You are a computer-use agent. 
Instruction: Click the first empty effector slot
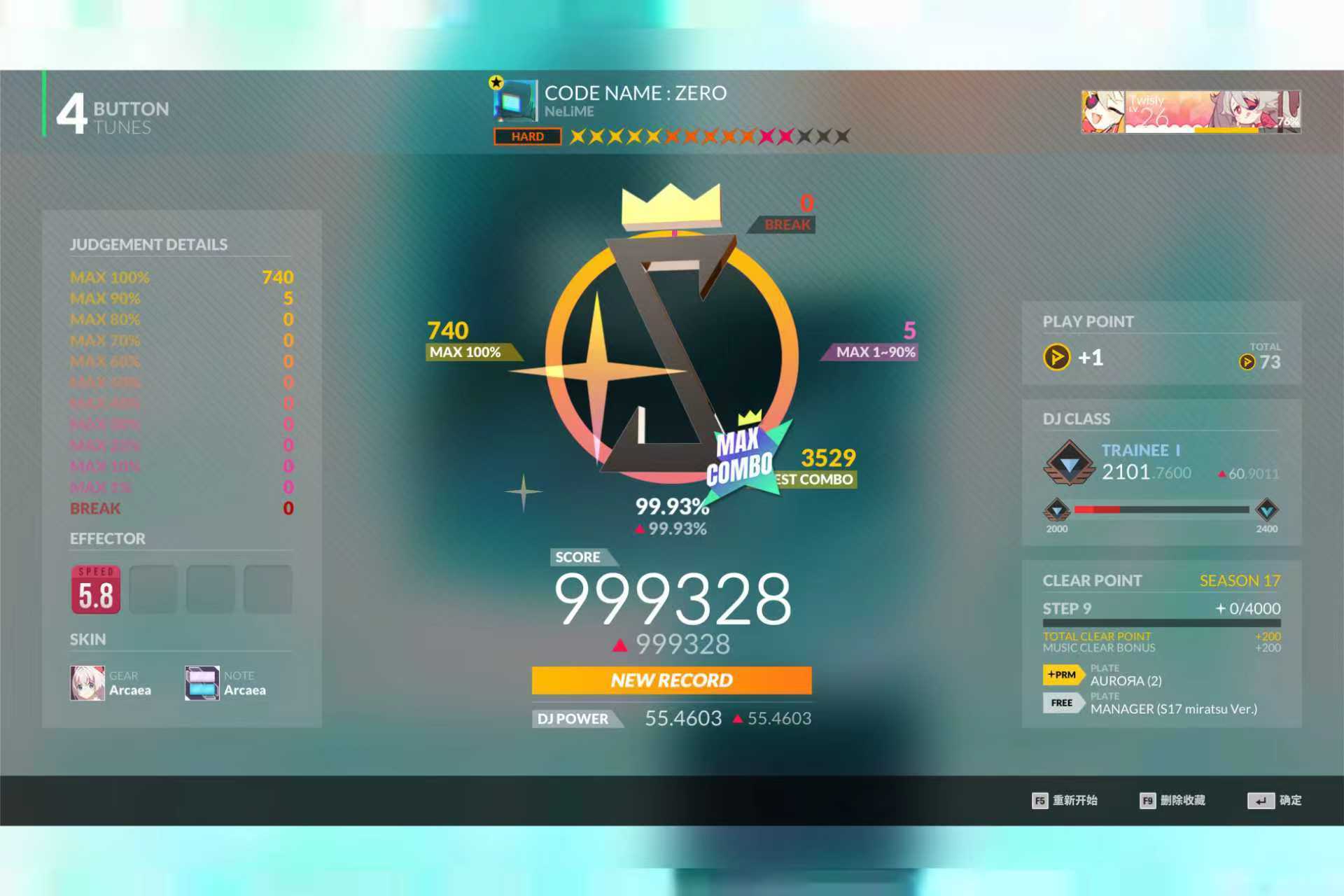(153, 589)
